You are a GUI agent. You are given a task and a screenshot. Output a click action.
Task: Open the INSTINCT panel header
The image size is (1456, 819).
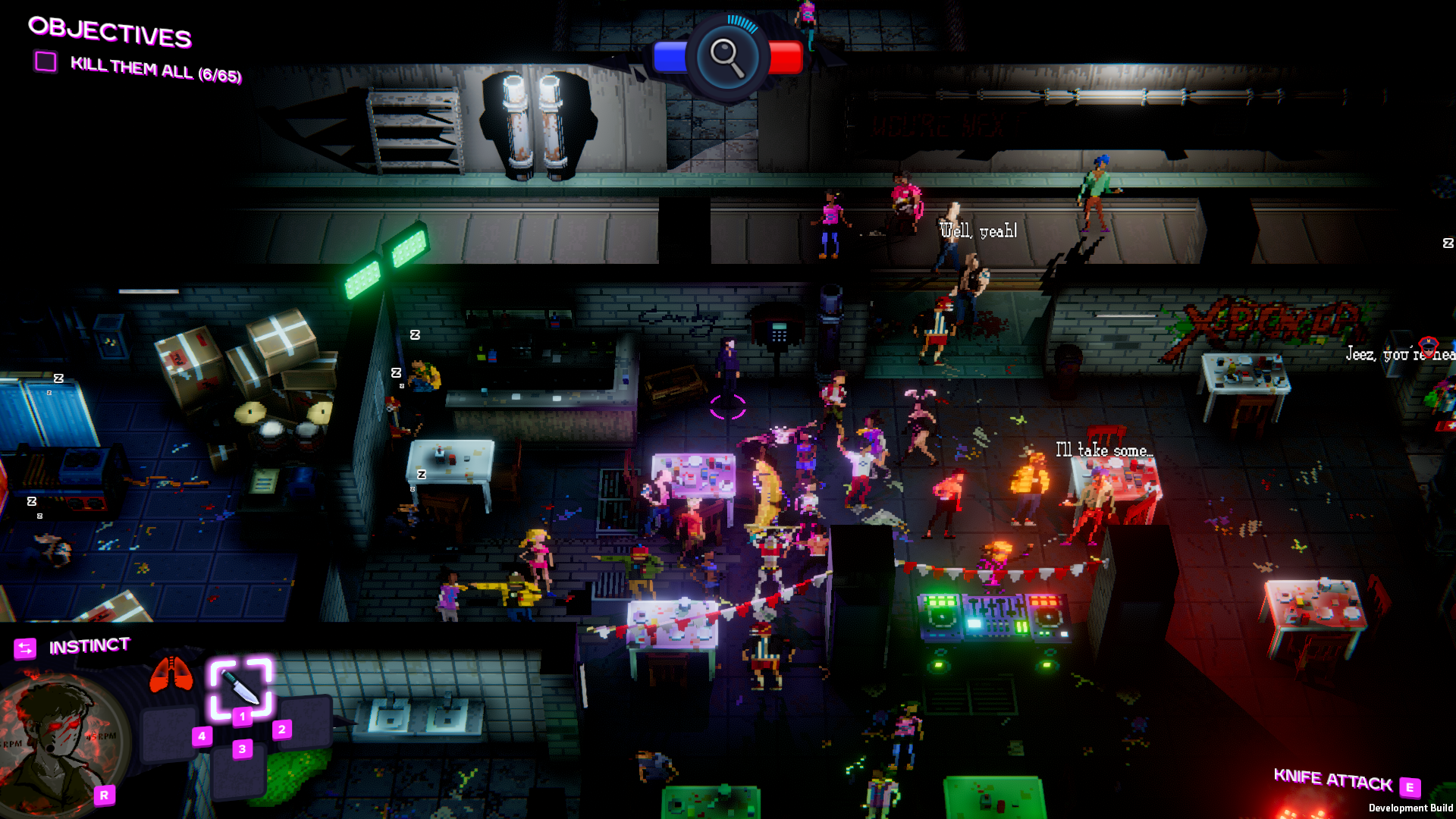click(x=89, y=645)
